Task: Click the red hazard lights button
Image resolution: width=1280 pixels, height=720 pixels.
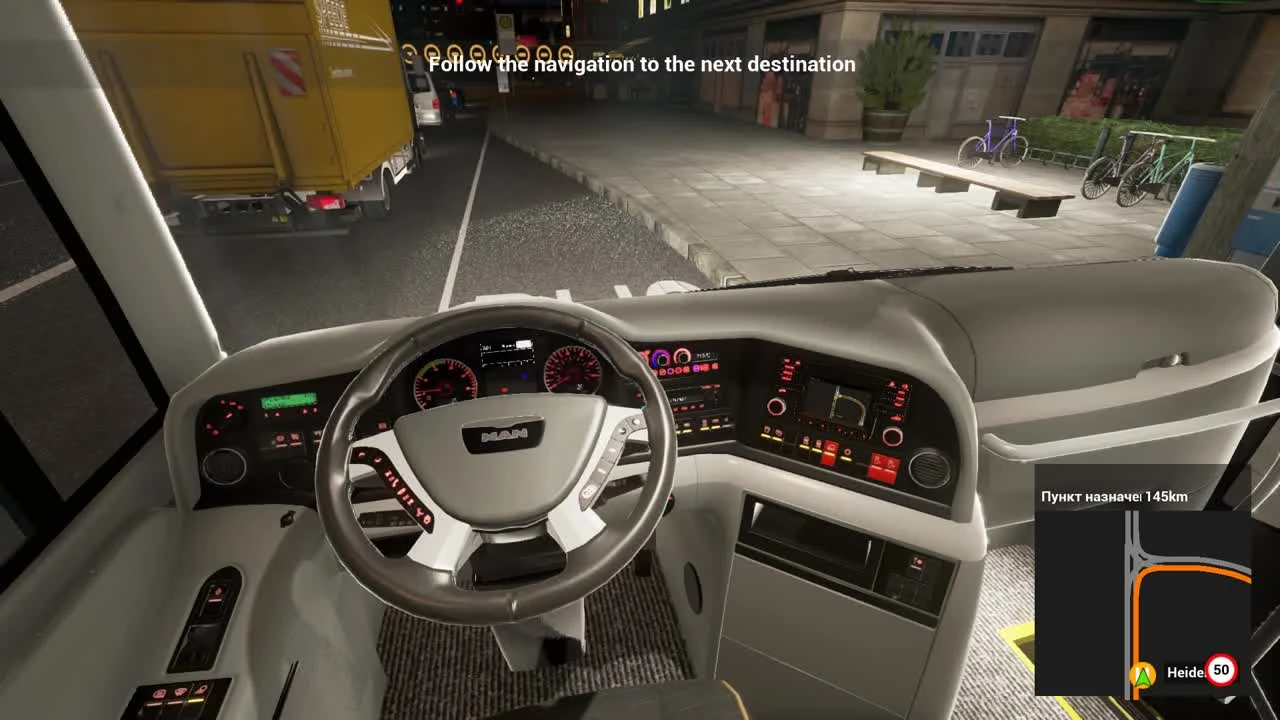Action: point(830,452)
